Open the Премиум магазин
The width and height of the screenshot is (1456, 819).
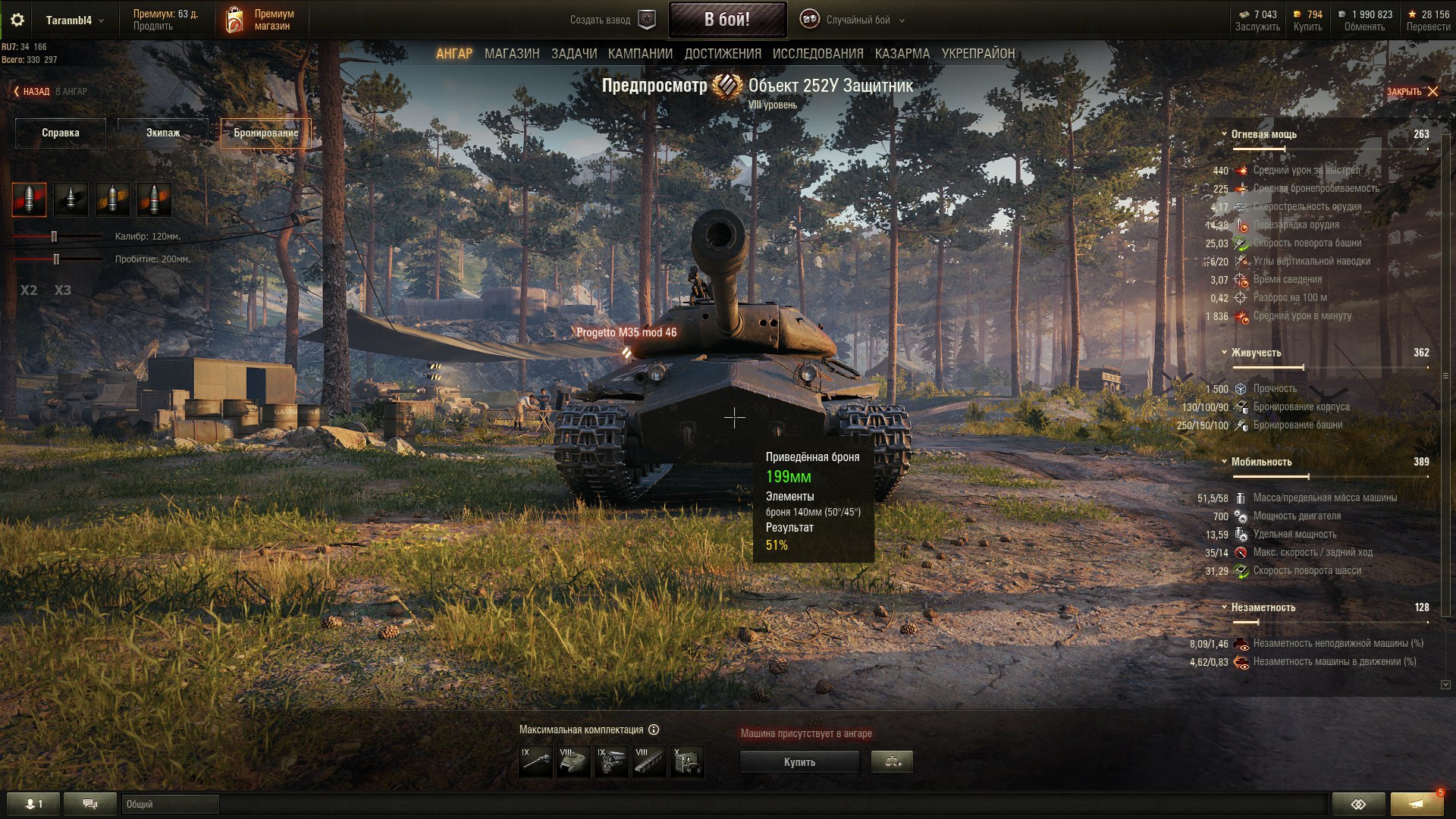(x=259, y=20)
